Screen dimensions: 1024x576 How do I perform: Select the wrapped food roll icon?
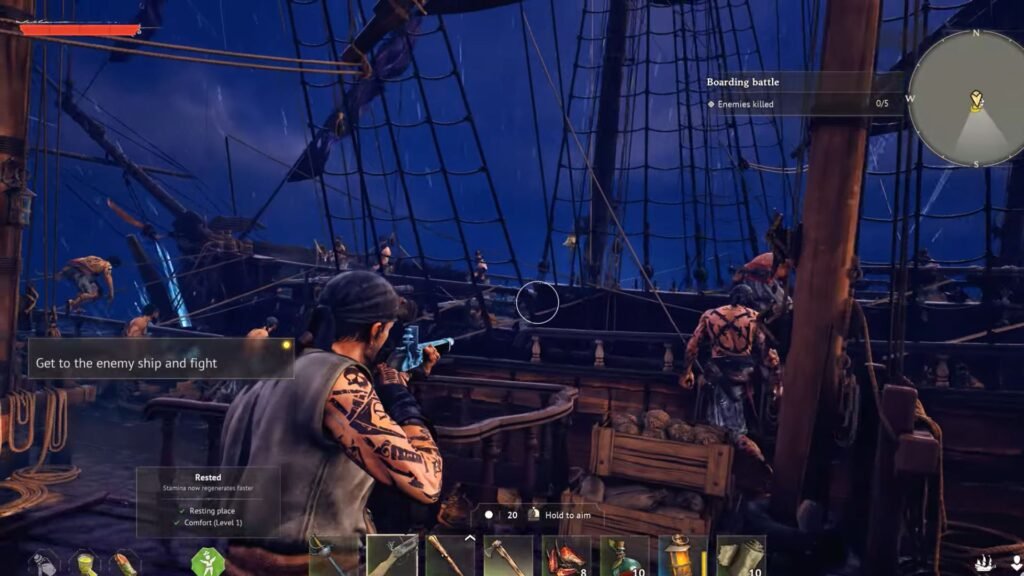point(125,564)
